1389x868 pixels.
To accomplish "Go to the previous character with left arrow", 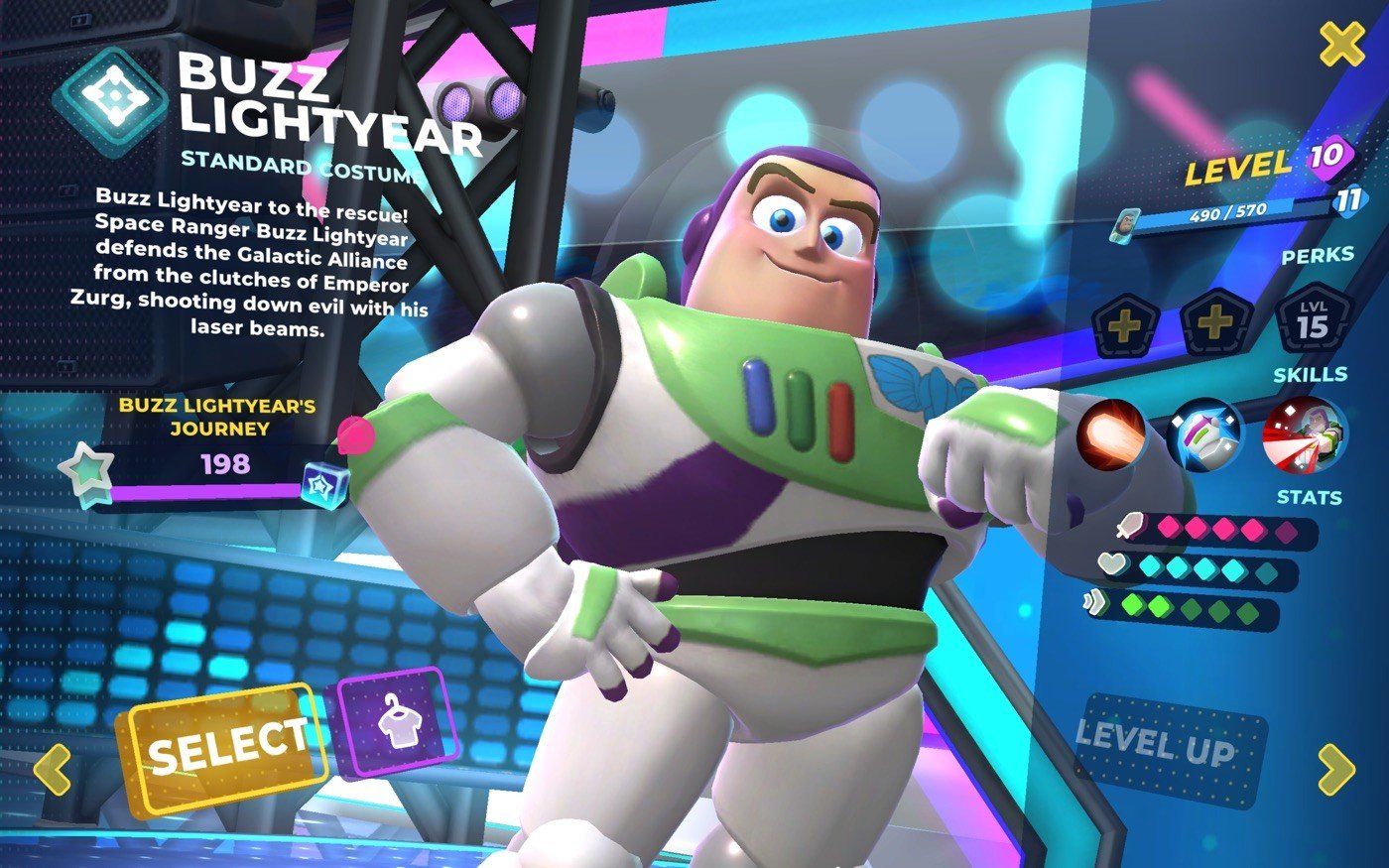I will click(53, 769).
